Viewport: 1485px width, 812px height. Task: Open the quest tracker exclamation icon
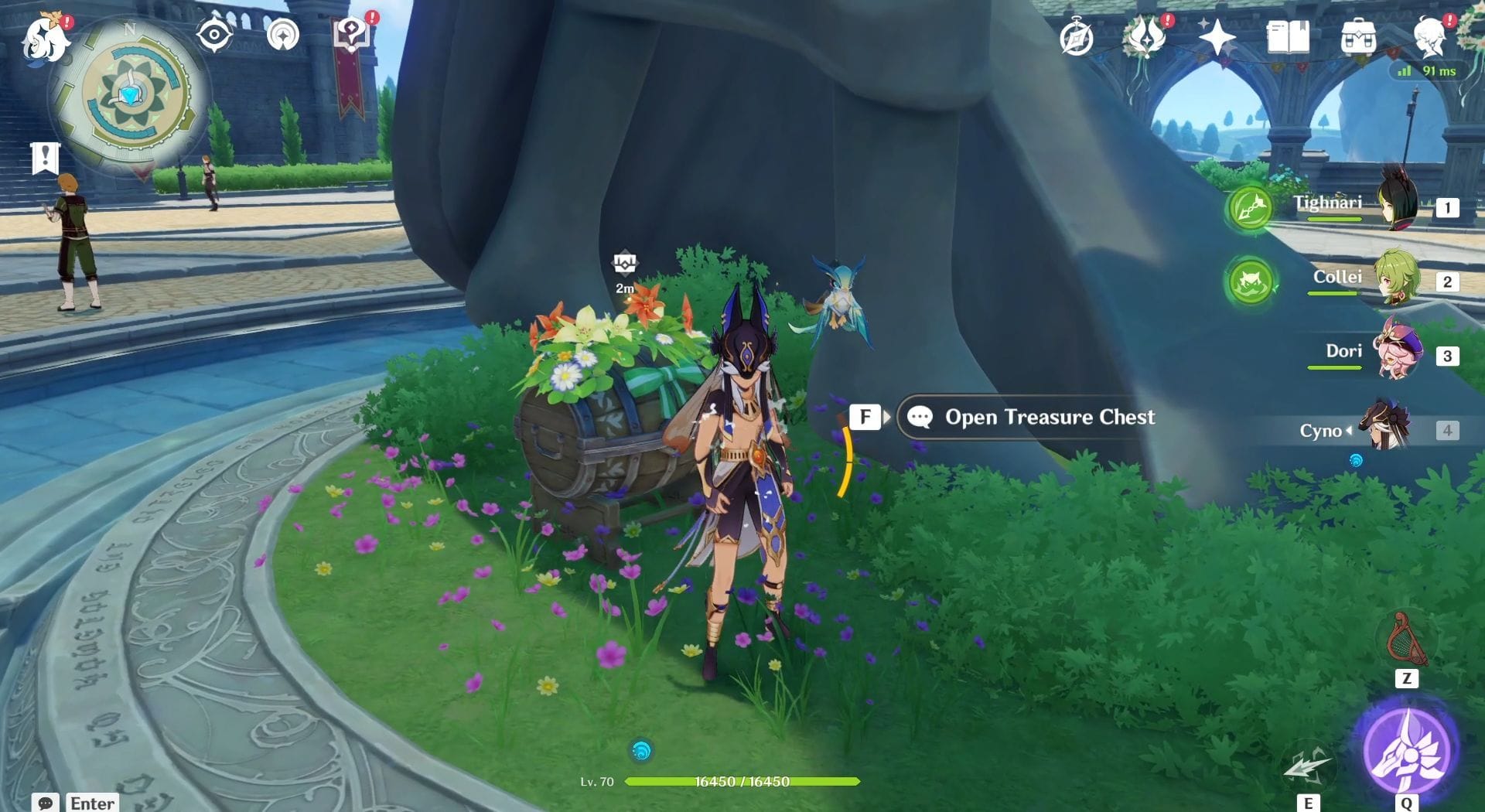tap(45, 158)
